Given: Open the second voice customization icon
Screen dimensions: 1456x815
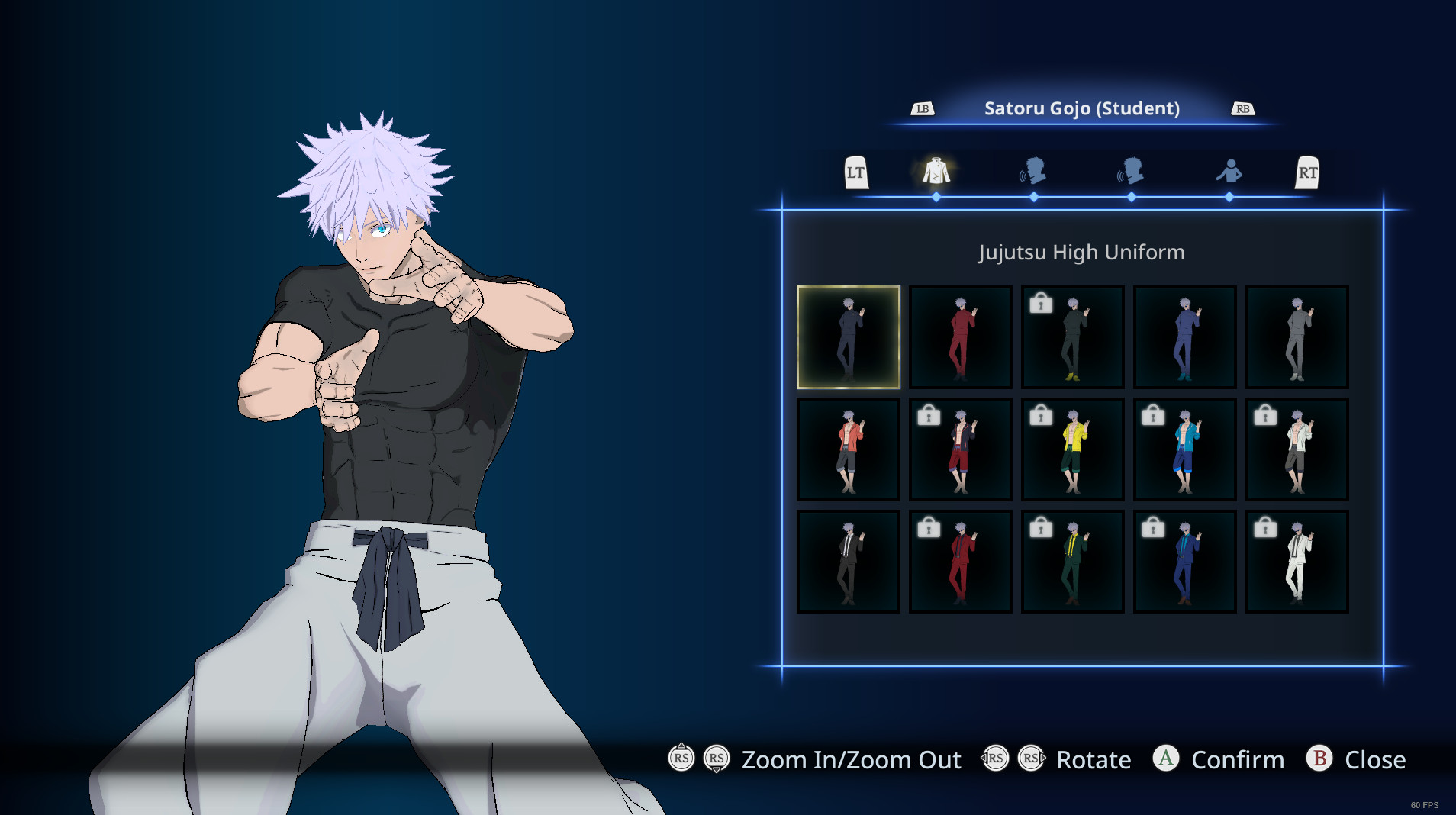Looking at the screenshot, I should pos(1132,172).
